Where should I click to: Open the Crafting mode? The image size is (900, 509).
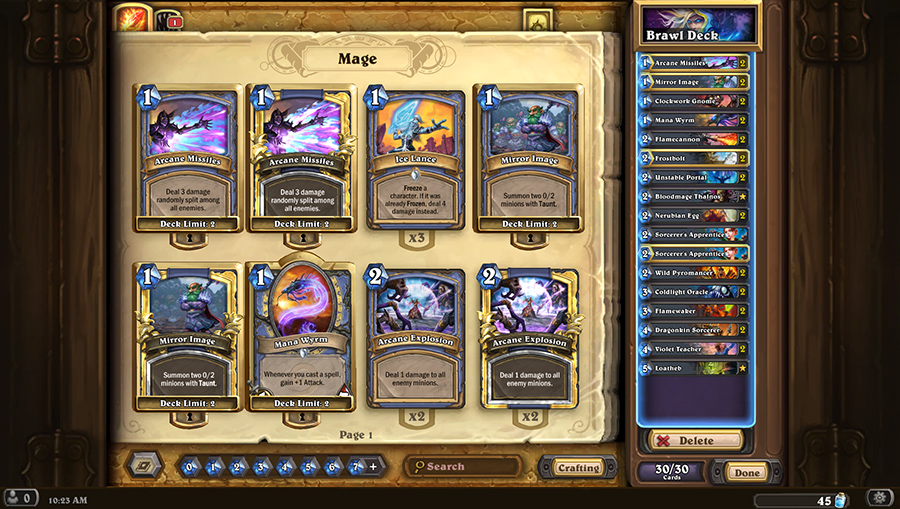pos(578,467)
